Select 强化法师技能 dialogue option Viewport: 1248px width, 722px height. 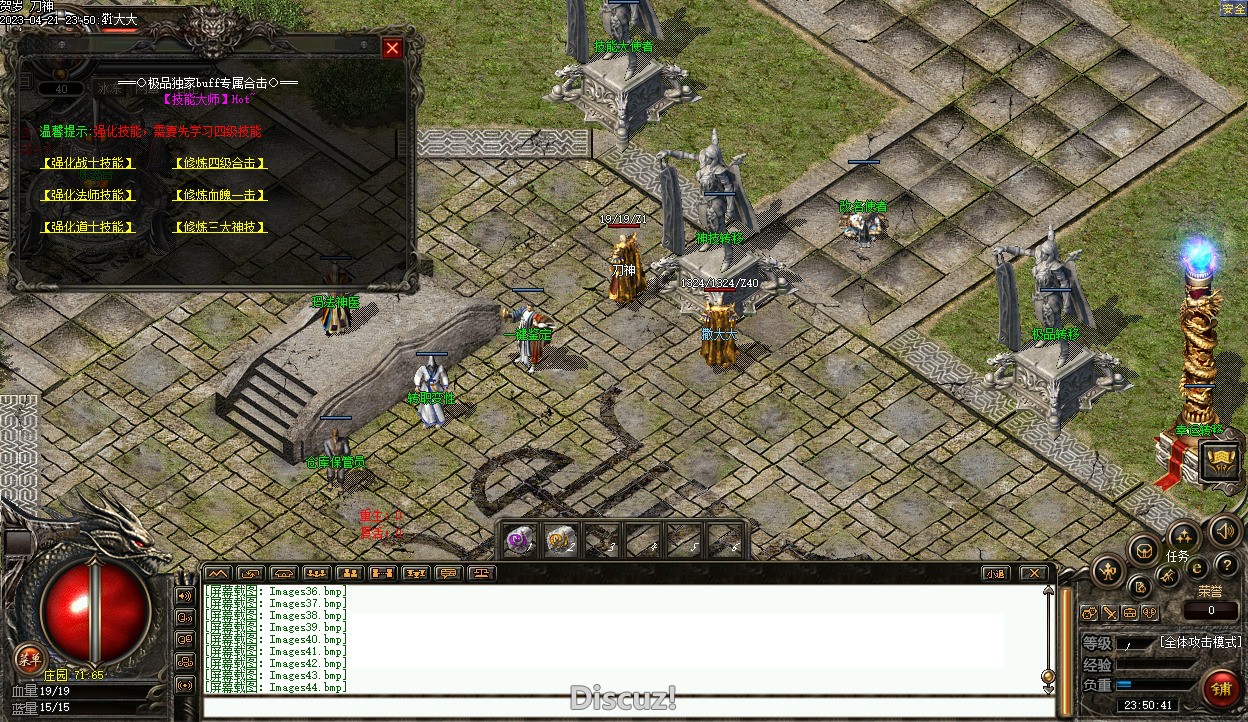88,195
